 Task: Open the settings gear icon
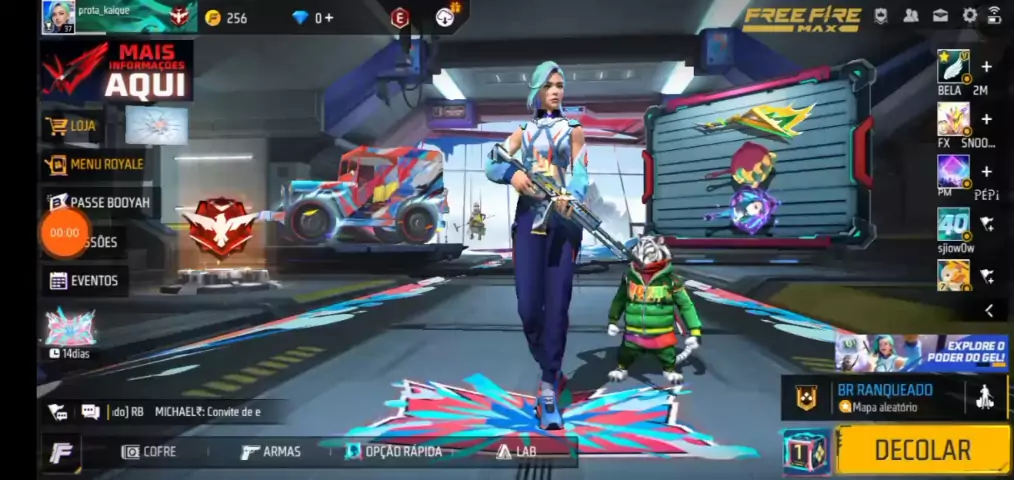[969, 16]
